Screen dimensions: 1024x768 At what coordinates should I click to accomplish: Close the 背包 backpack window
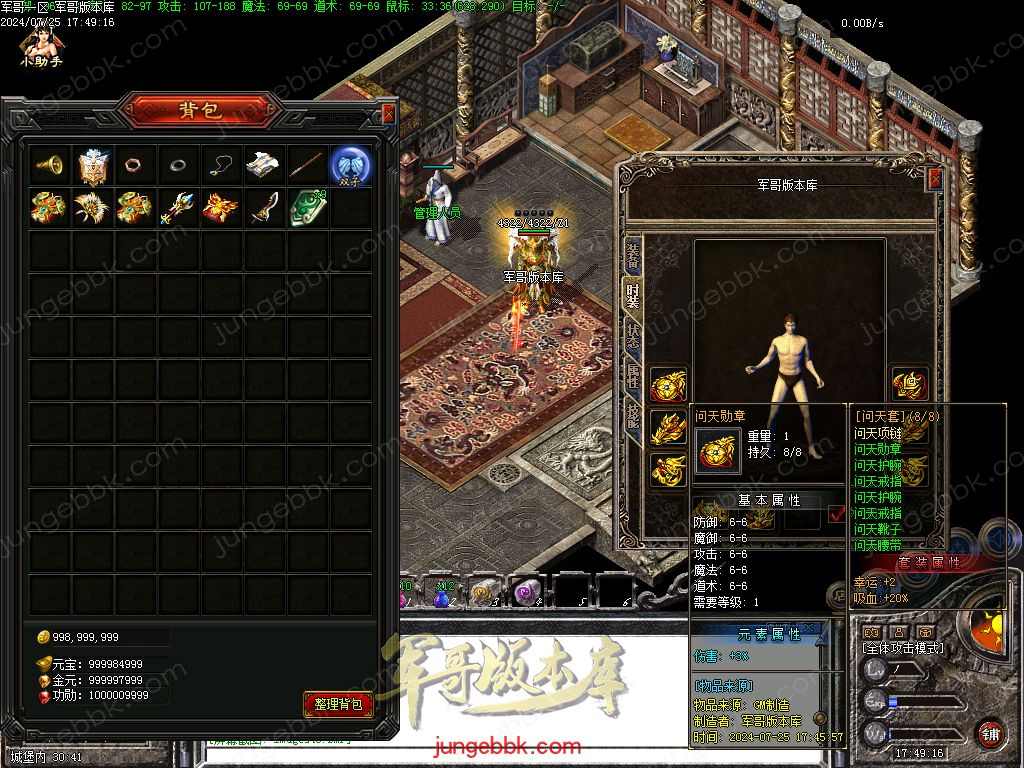(x=388, y=114)
